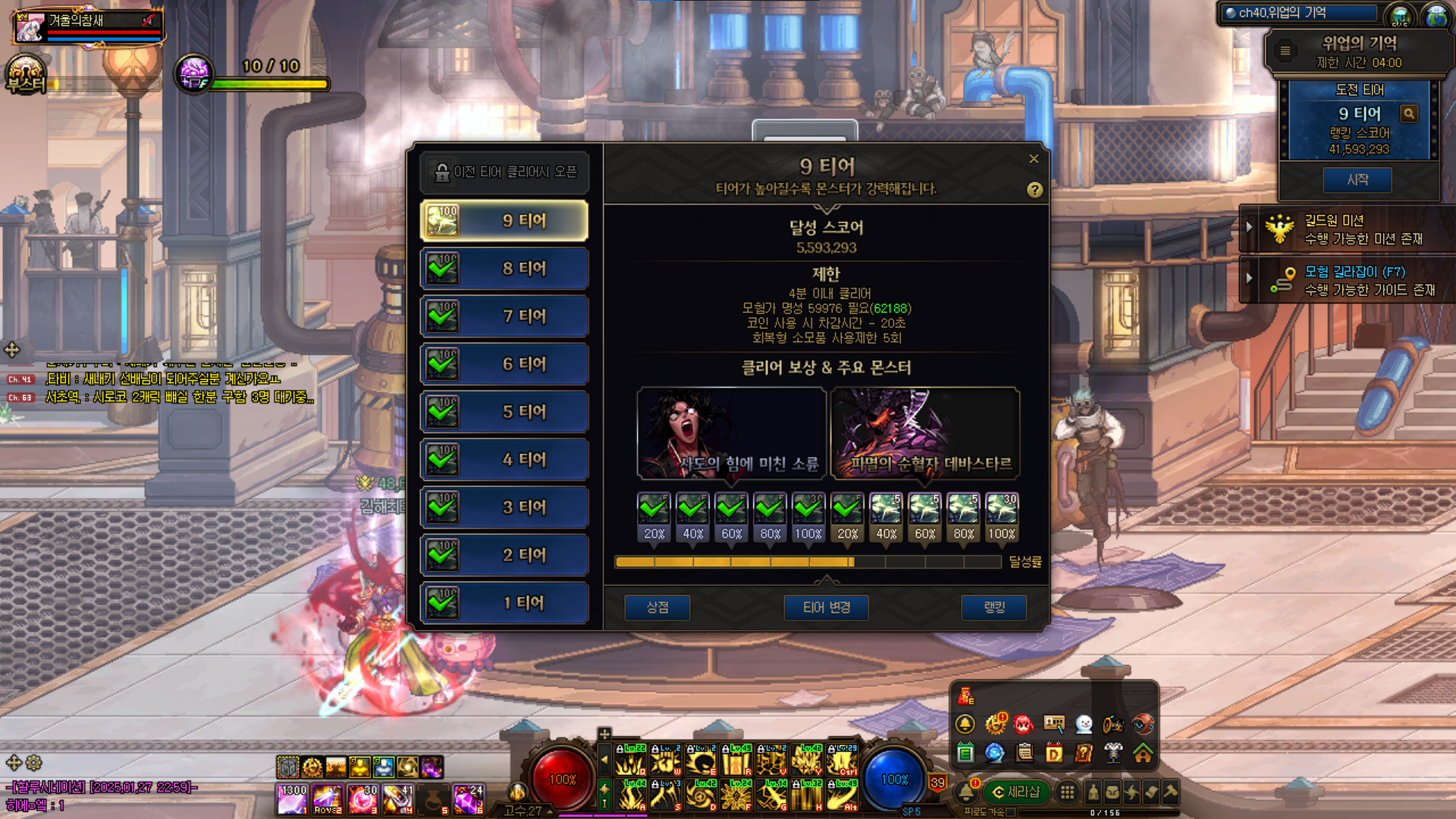Select the 8 티어 entry
Image resolution: width=1456 pixels, height=819 pixels.
tap(504, 268)
